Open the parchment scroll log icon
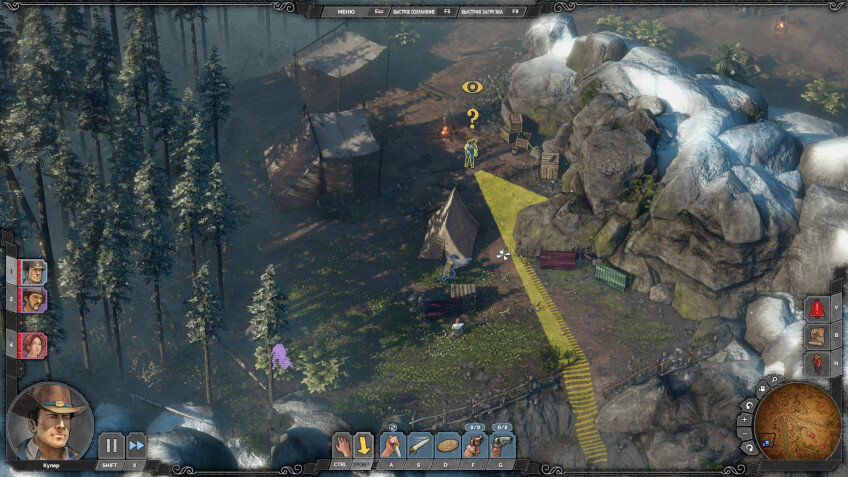 click(817, 336)
